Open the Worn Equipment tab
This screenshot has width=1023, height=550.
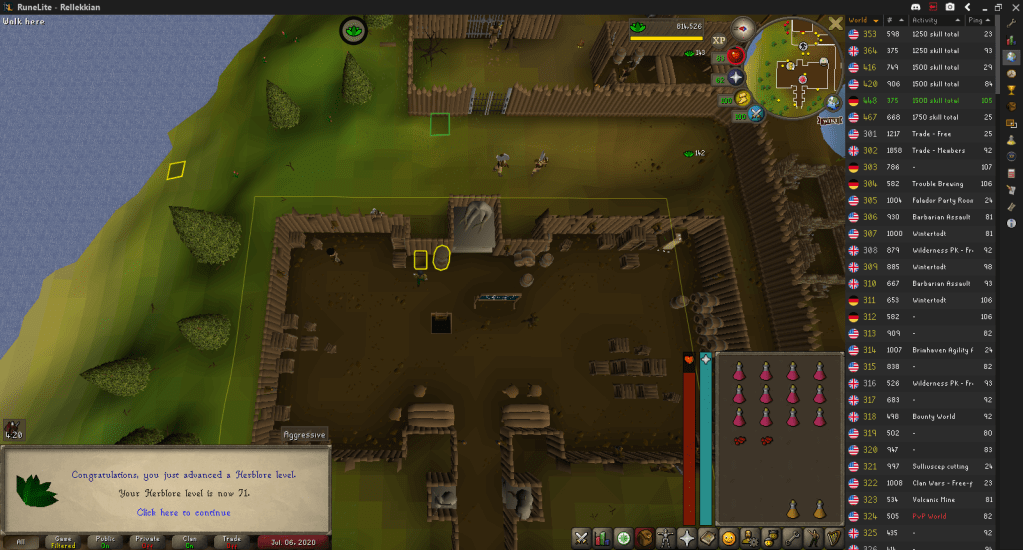(x=666, y=538)
